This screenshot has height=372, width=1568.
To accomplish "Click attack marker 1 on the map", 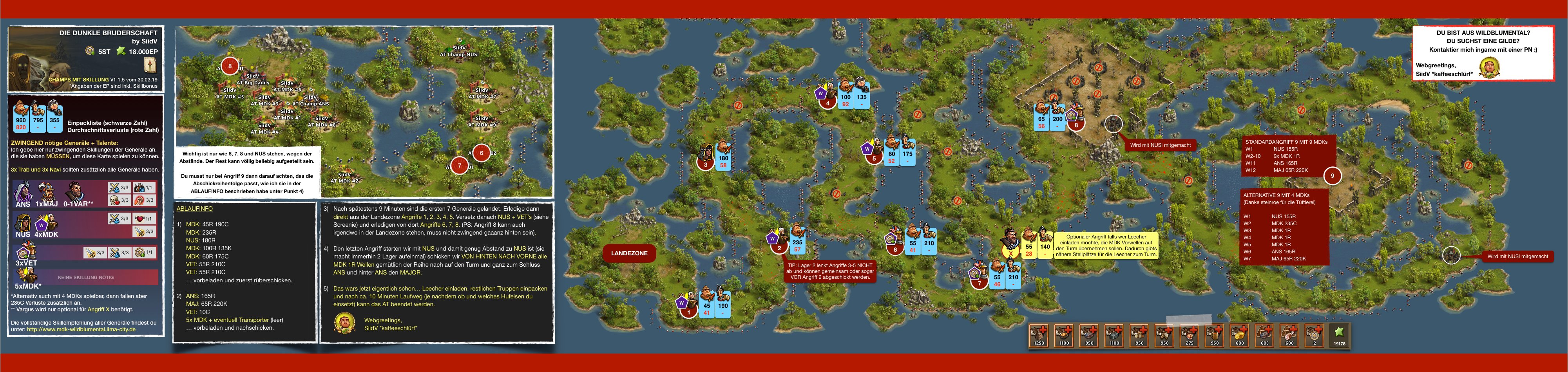I will tap(688, 312).
